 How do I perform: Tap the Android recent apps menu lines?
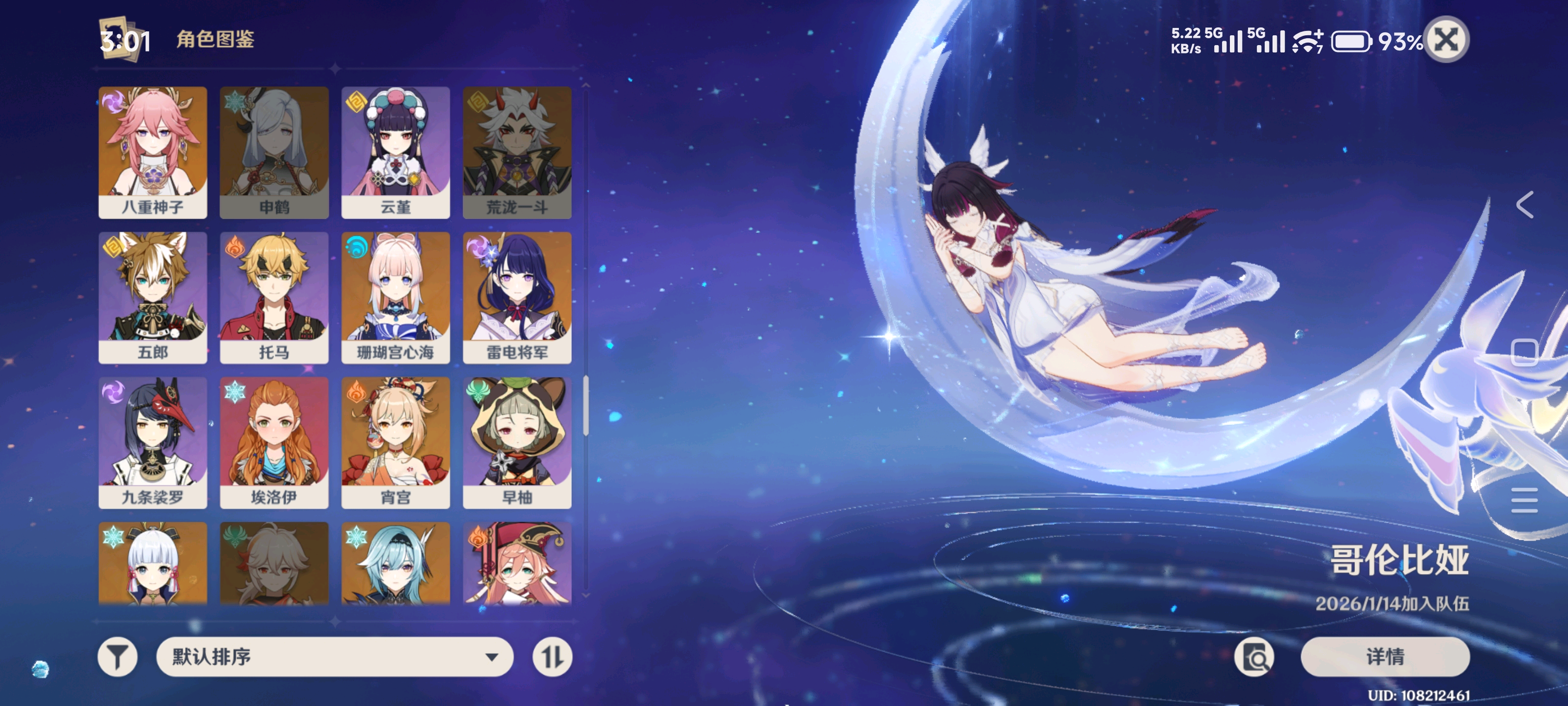click(x=1525, y=500)
